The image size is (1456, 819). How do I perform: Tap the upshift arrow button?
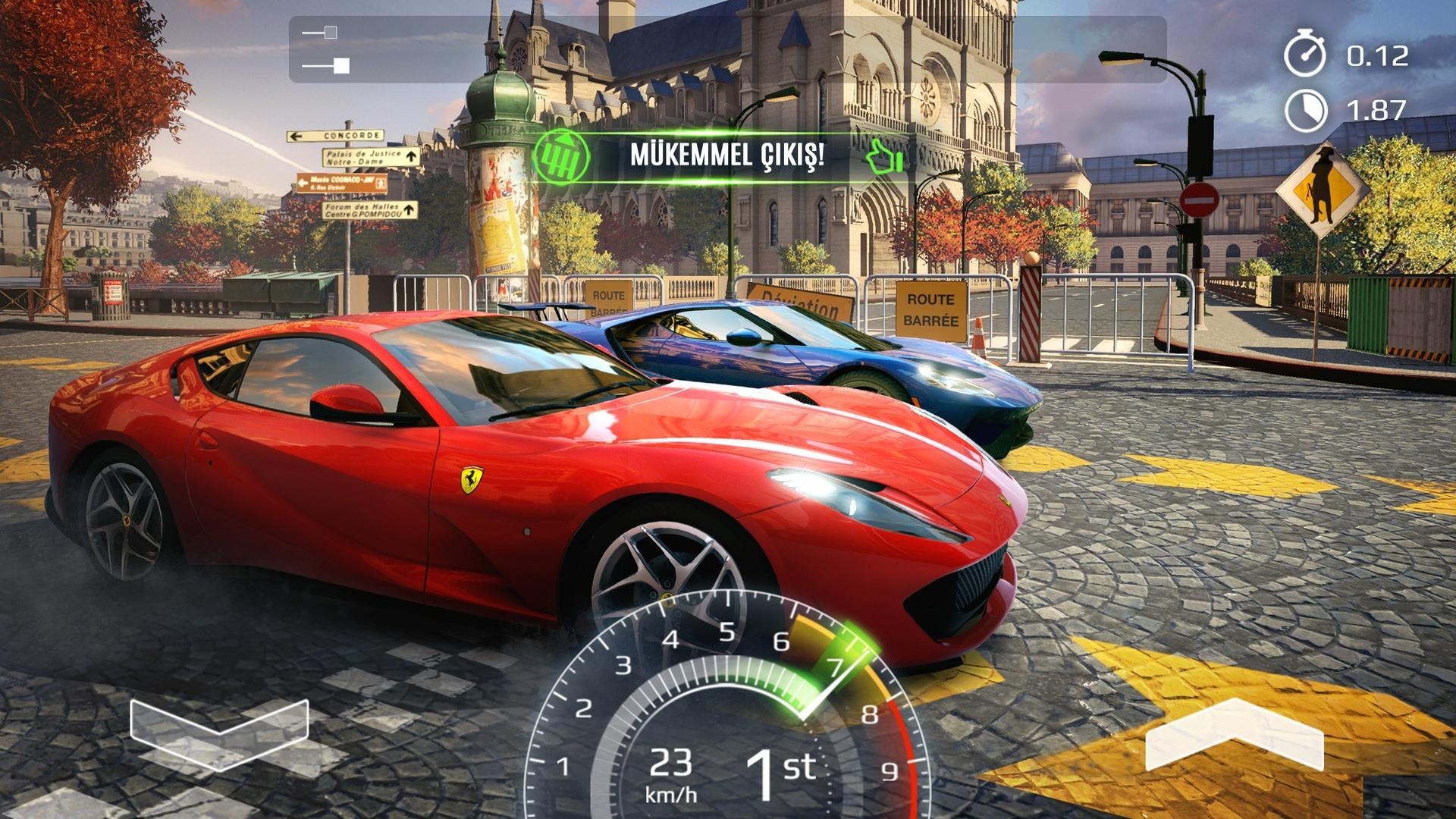coord(1234,735)
